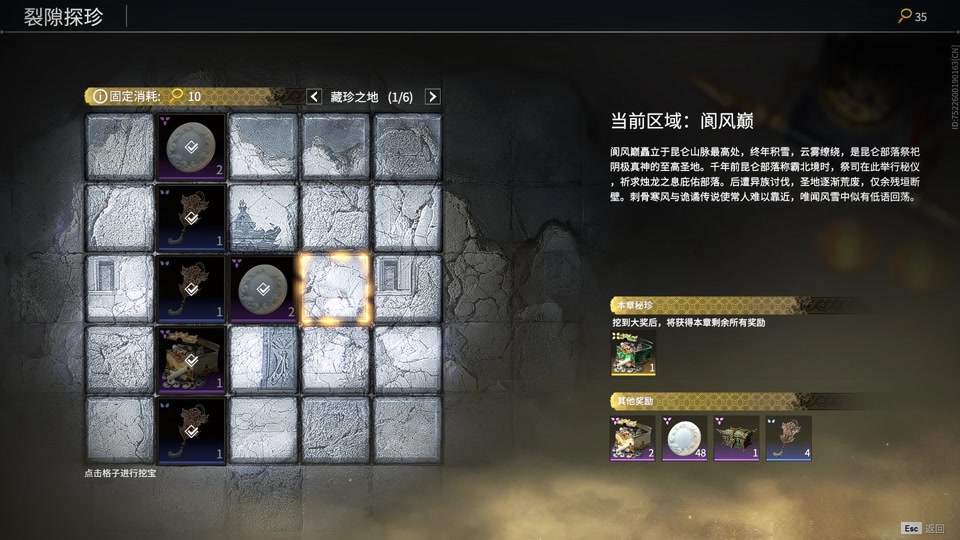The image size is (960, 540).
Task: Go to the next 藏珍之地 page
Action: pyautogui.click(x=432, y=97)
